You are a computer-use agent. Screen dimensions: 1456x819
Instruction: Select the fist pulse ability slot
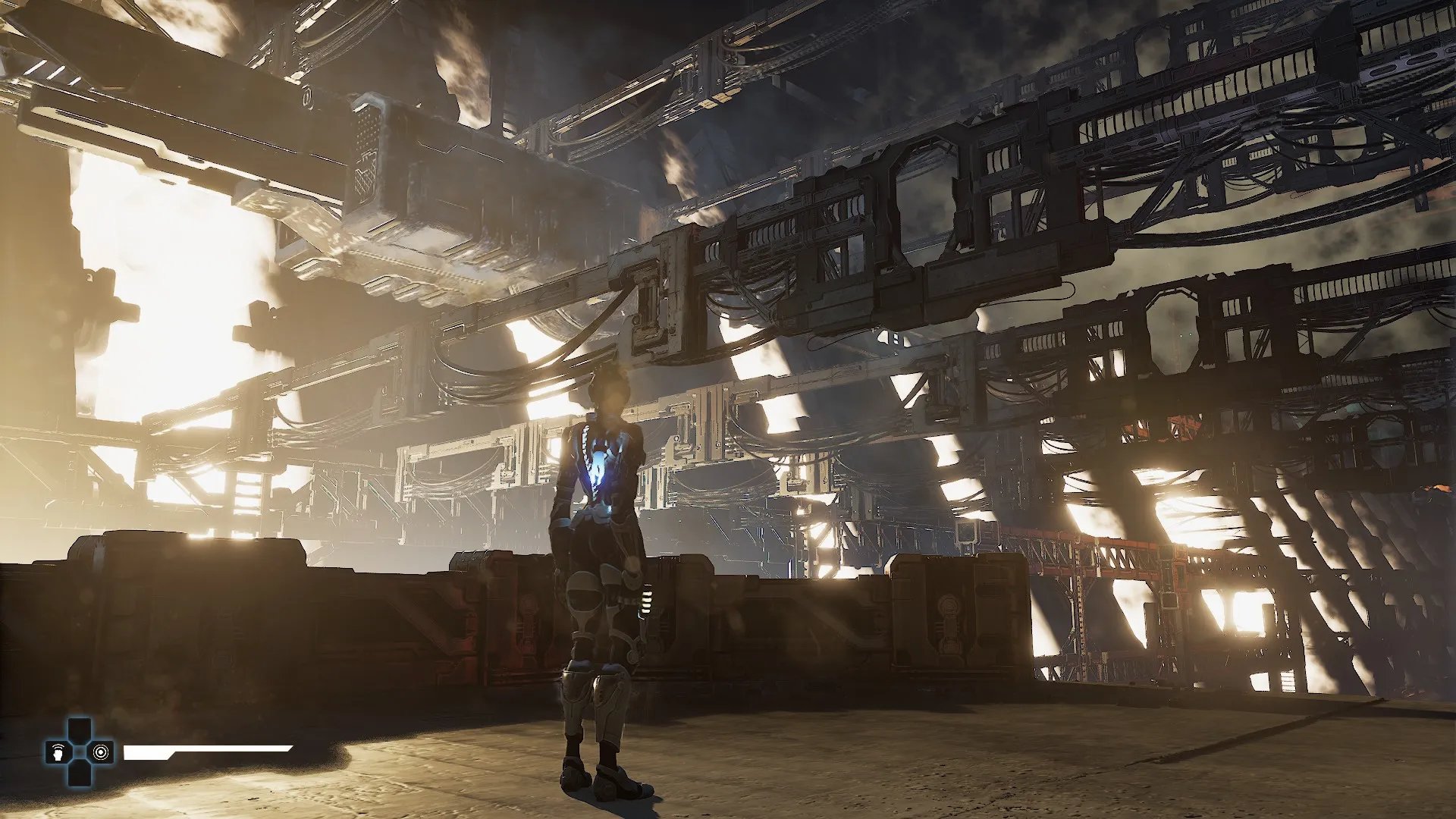pos(58,752)
